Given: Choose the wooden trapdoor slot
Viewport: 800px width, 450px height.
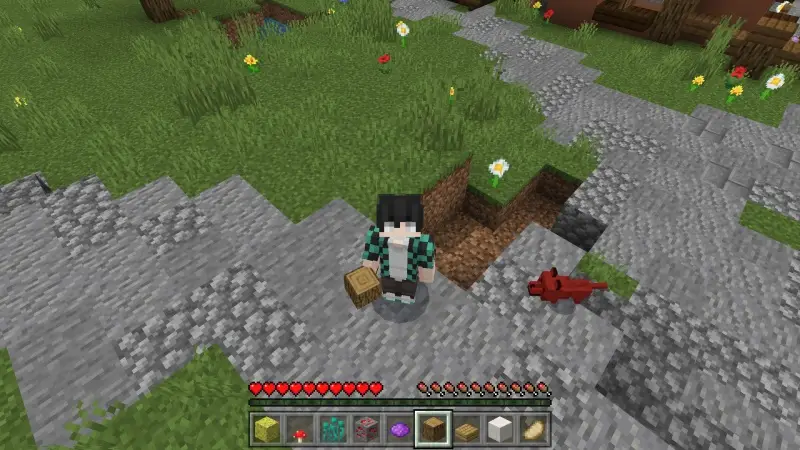Looking at the screenshot, I should (x=466, y=429).
